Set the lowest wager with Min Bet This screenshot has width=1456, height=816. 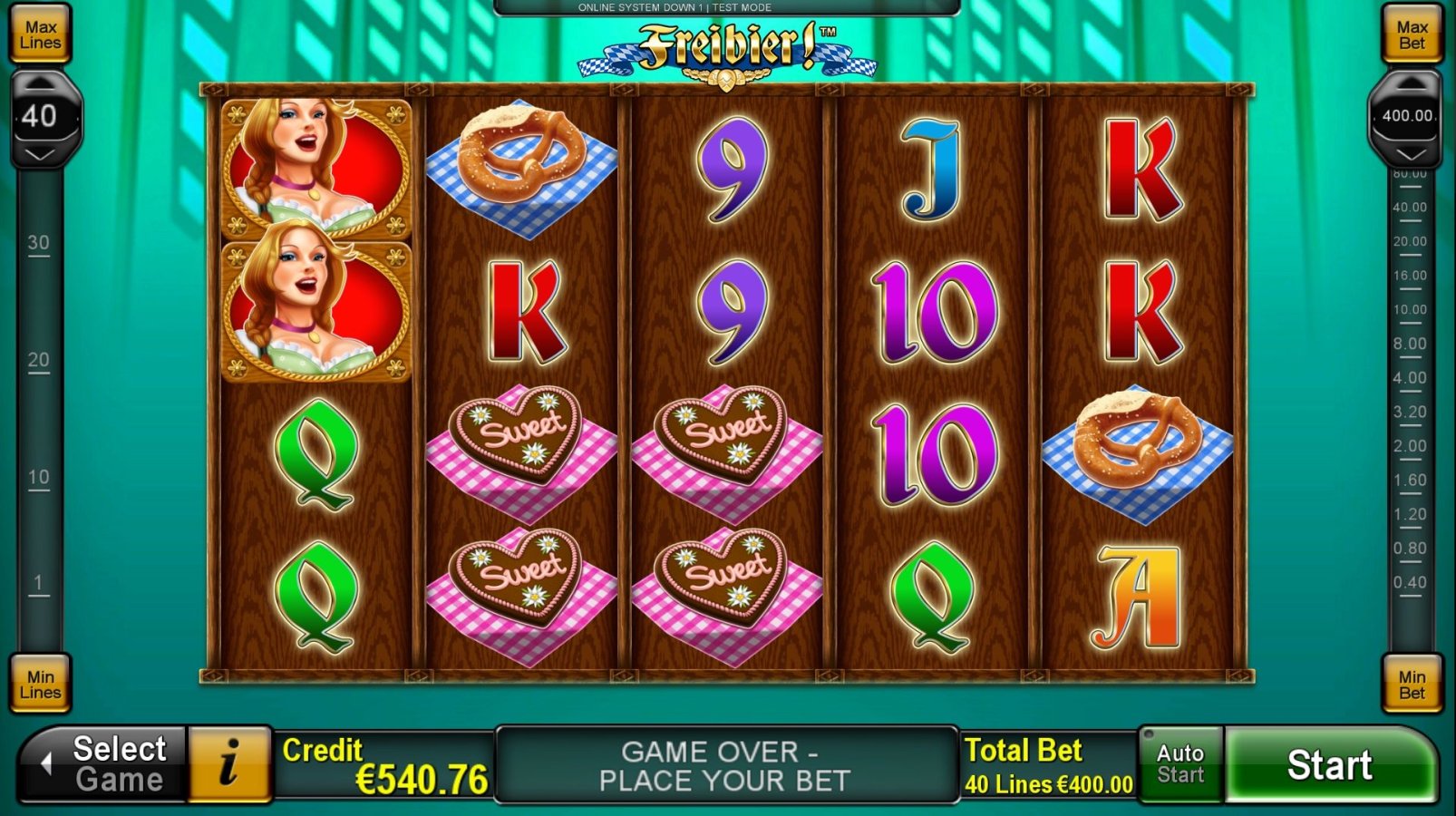(1412, 685)
